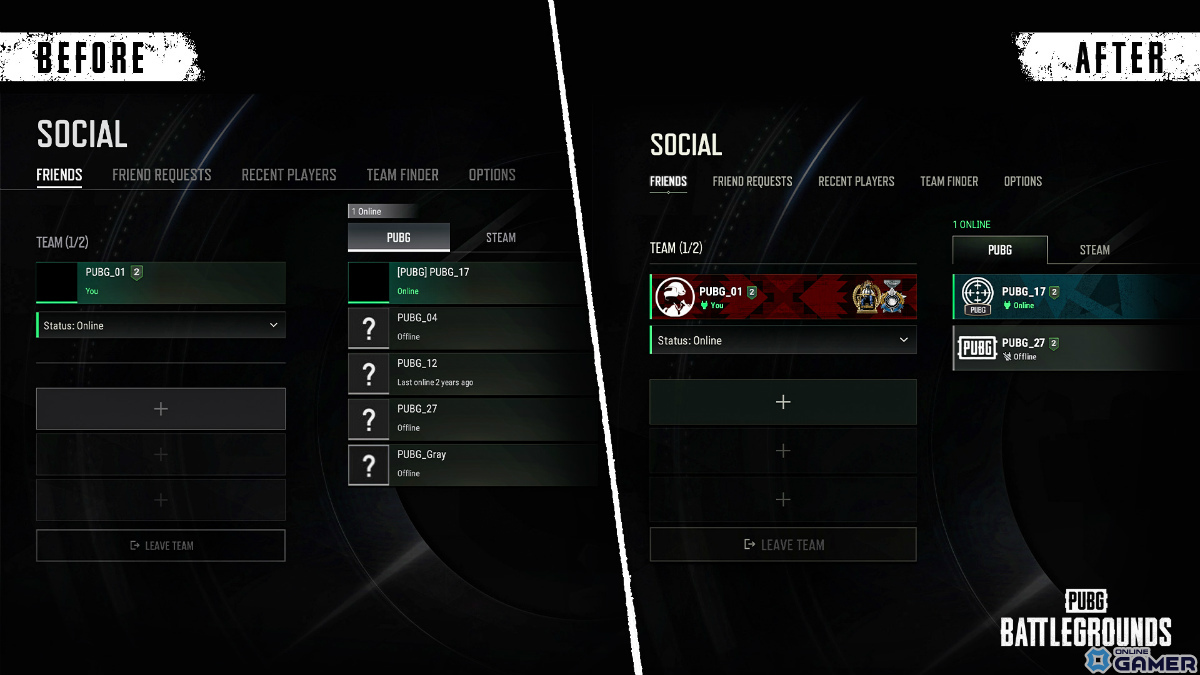Select PUBG_12 last online two years ago
Screen dimensions: 1200x675
(x=470, y=373)
